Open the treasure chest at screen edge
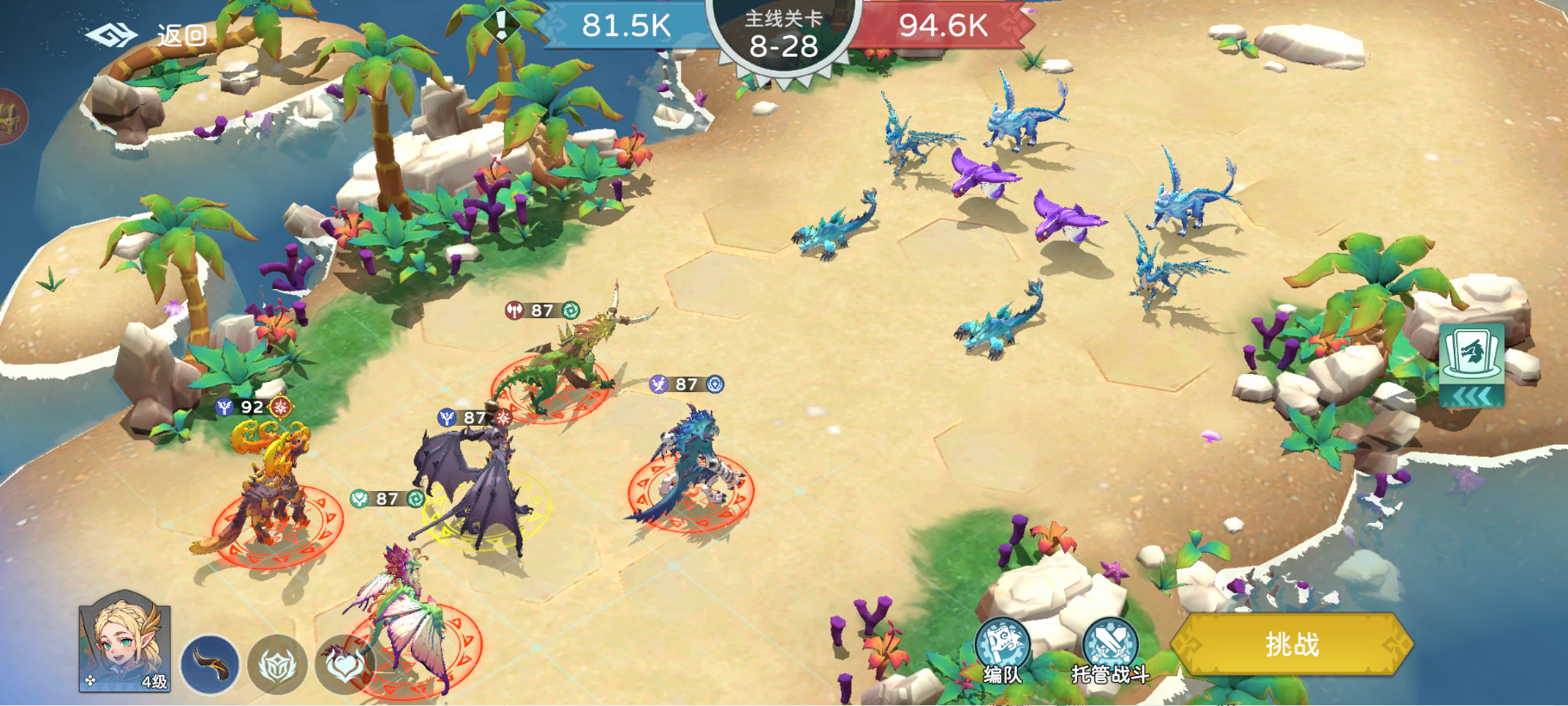 [10, 117]
